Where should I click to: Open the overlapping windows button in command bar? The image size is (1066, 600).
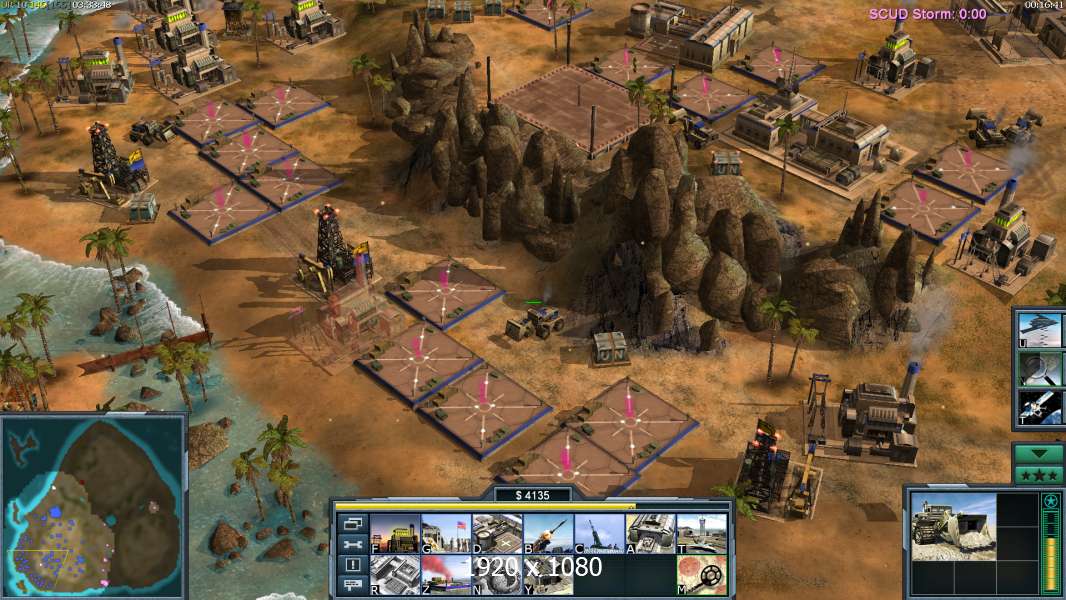pos(352,523)
